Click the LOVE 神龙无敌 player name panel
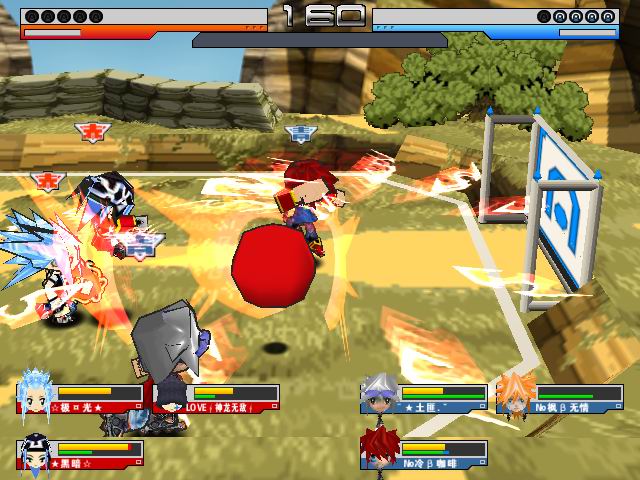The width and height of the screenshot is (640, 480). tap(232, 407)
